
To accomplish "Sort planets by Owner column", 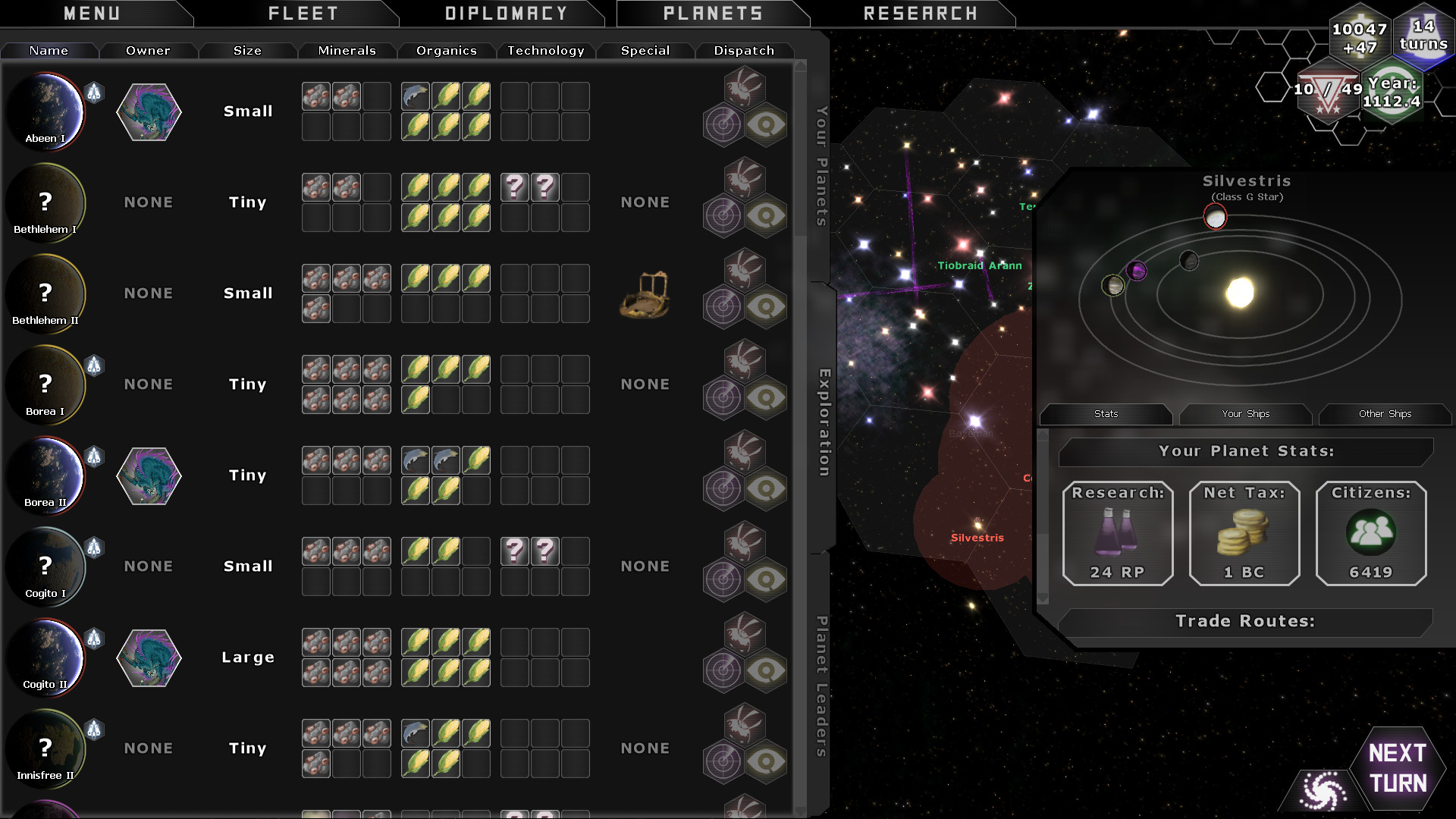I will [148, 51].
